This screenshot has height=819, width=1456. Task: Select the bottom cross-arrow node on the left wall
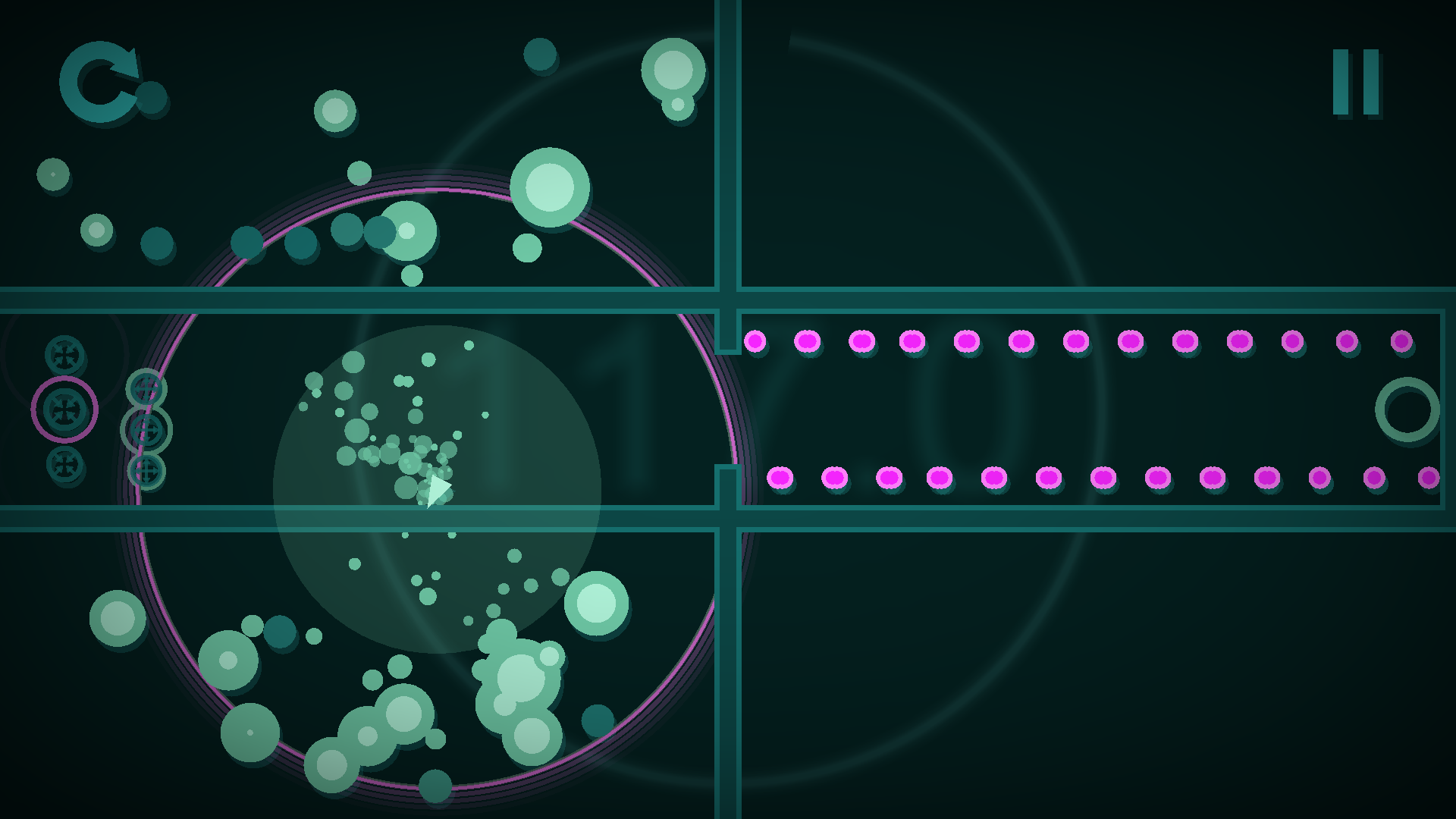pos(64,463)
